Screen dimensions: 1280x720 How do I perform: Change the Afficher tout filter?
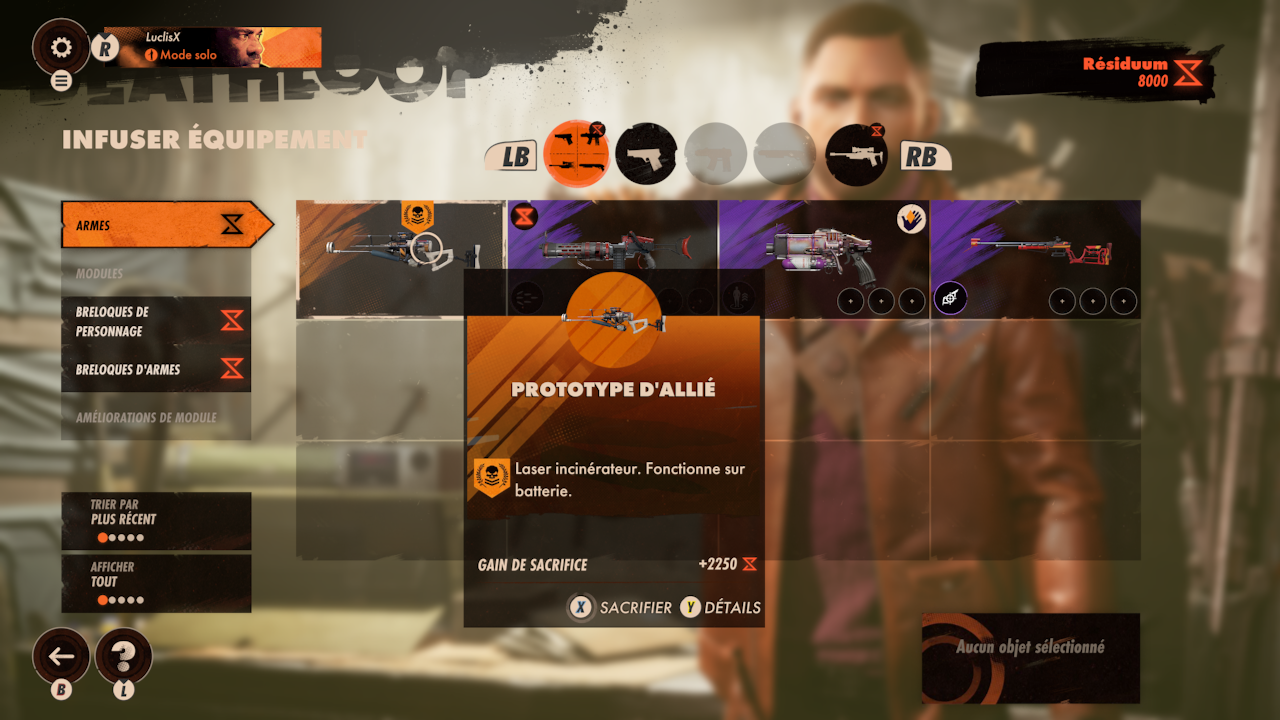pyautogui.click(x=156, y=583)
